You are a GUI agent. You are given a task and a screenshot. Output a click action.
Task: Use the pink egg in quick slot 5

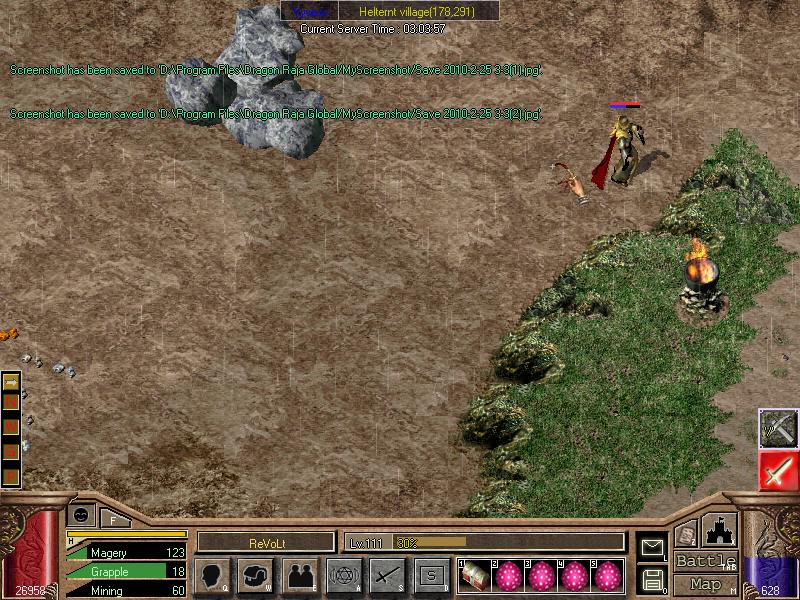607,575
